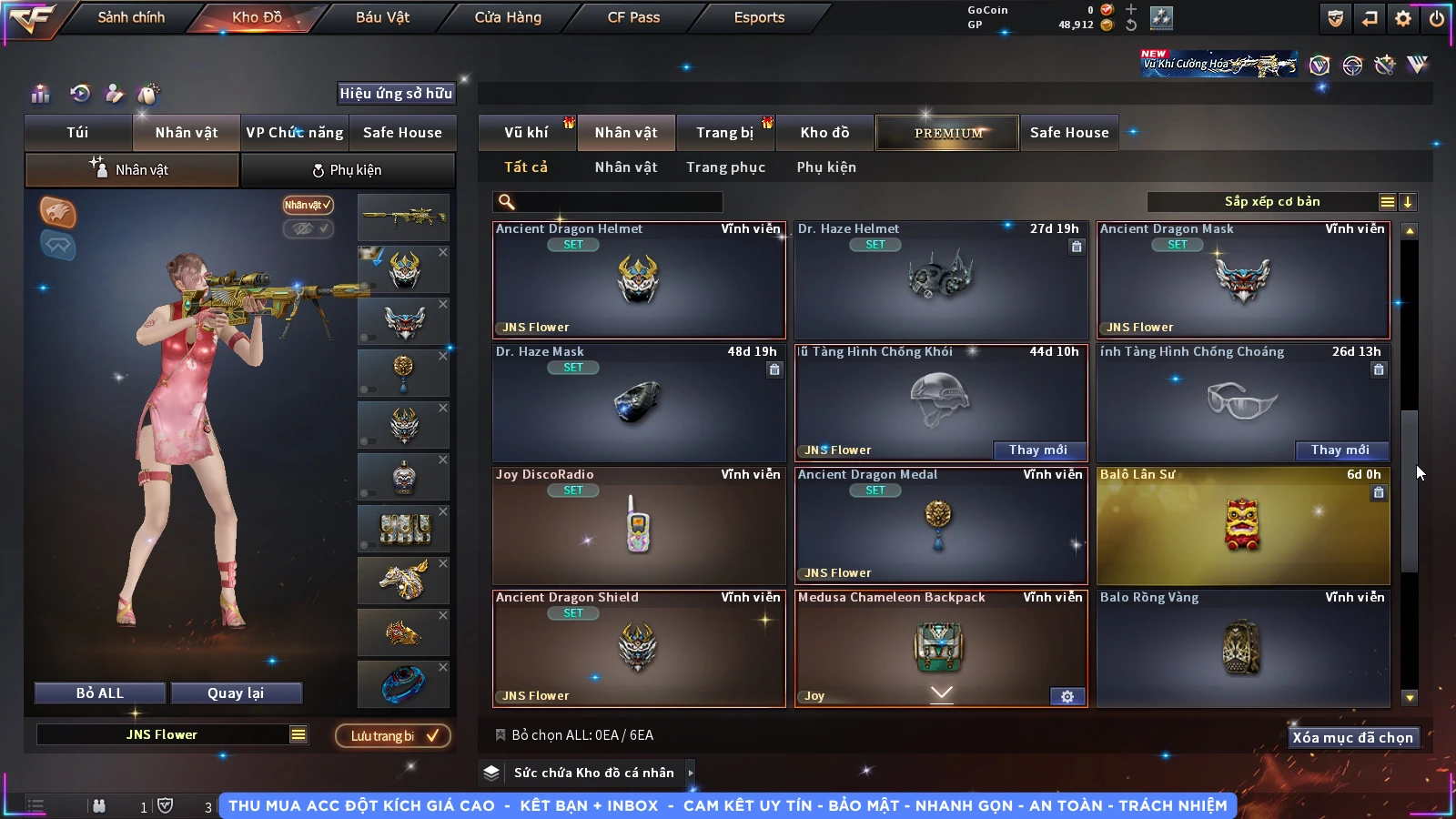This screenshot has height=819, width=1456.
Task: Switch to the Báu Vật tab
Action: pos(382,17)
